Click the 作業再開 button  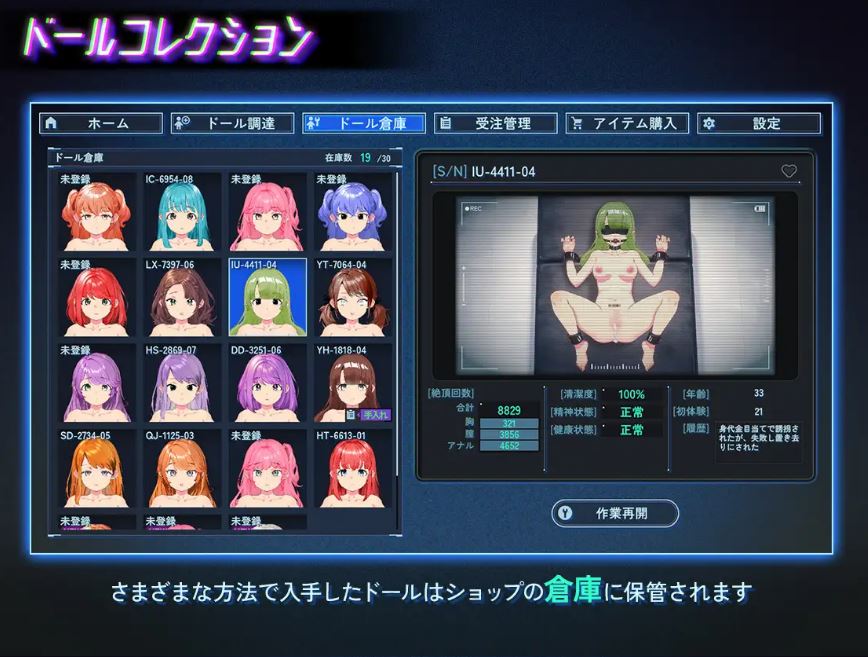(615, 513)
